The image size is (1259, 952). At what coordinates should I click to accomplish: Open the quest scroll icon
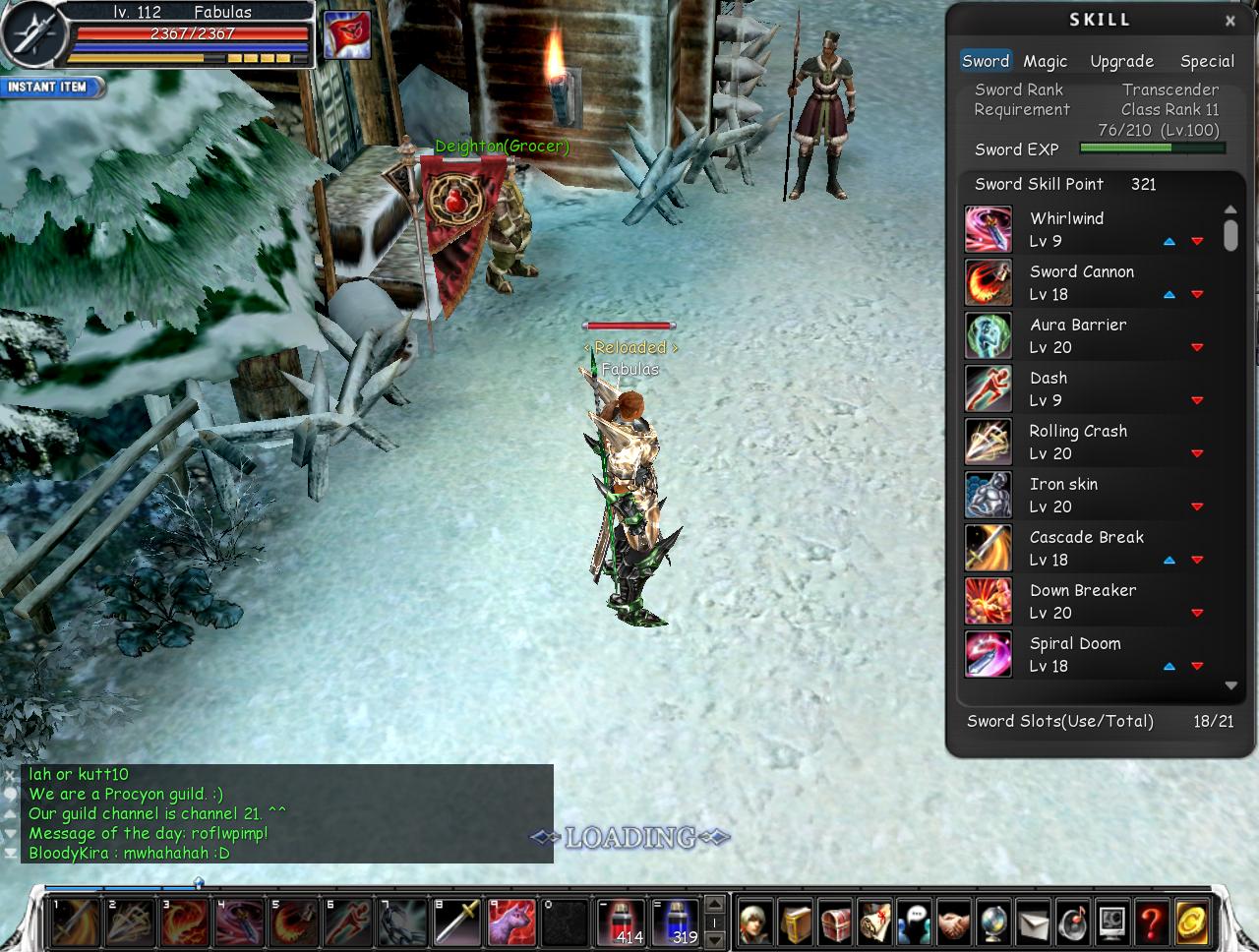[x=880, y=922]
